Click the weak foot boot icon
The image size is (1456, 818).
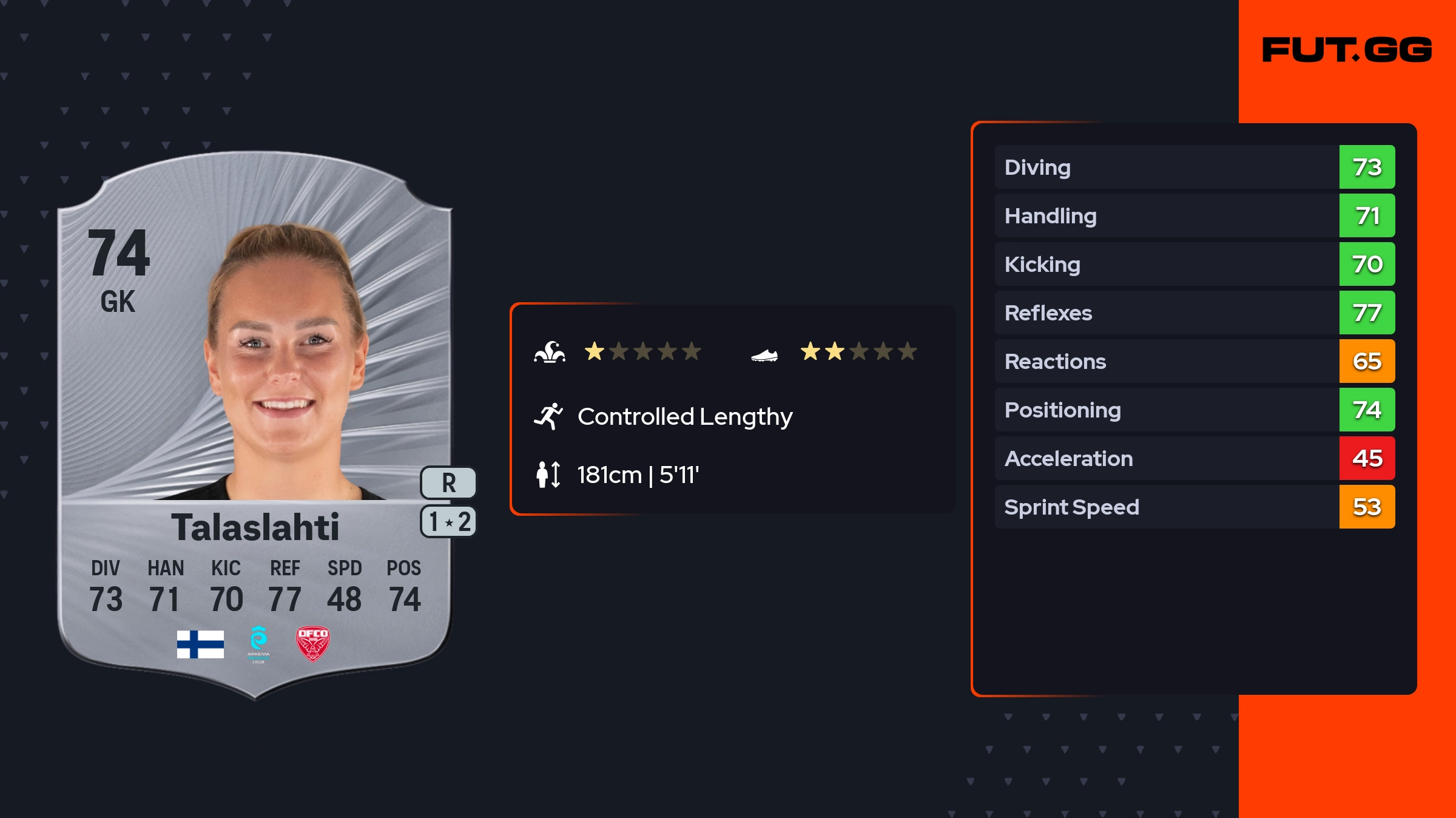(764, 354)
